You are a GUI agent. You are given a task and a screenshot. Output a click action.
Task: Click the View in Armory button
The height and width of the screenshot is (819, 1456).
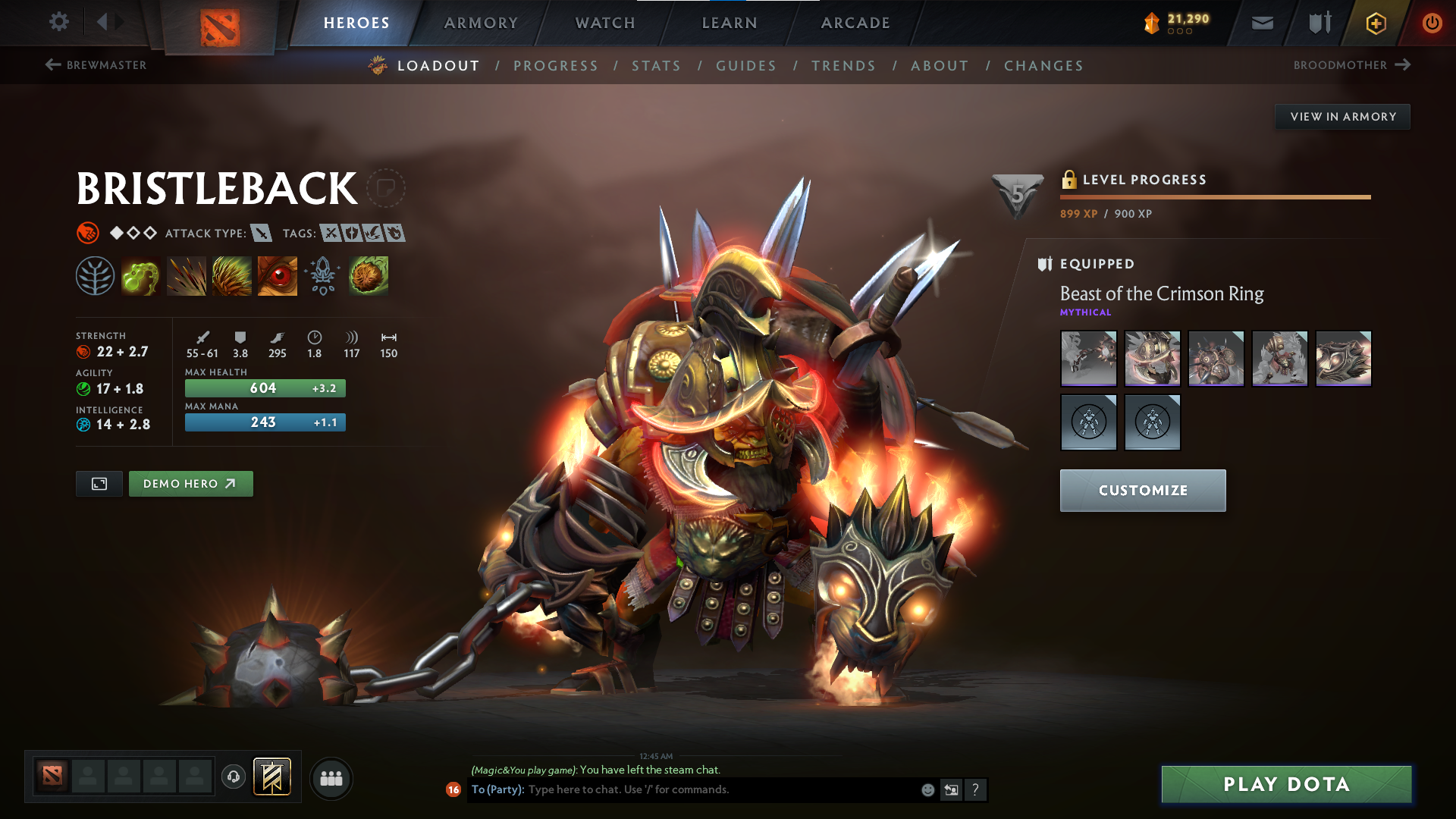(1342, 116)
